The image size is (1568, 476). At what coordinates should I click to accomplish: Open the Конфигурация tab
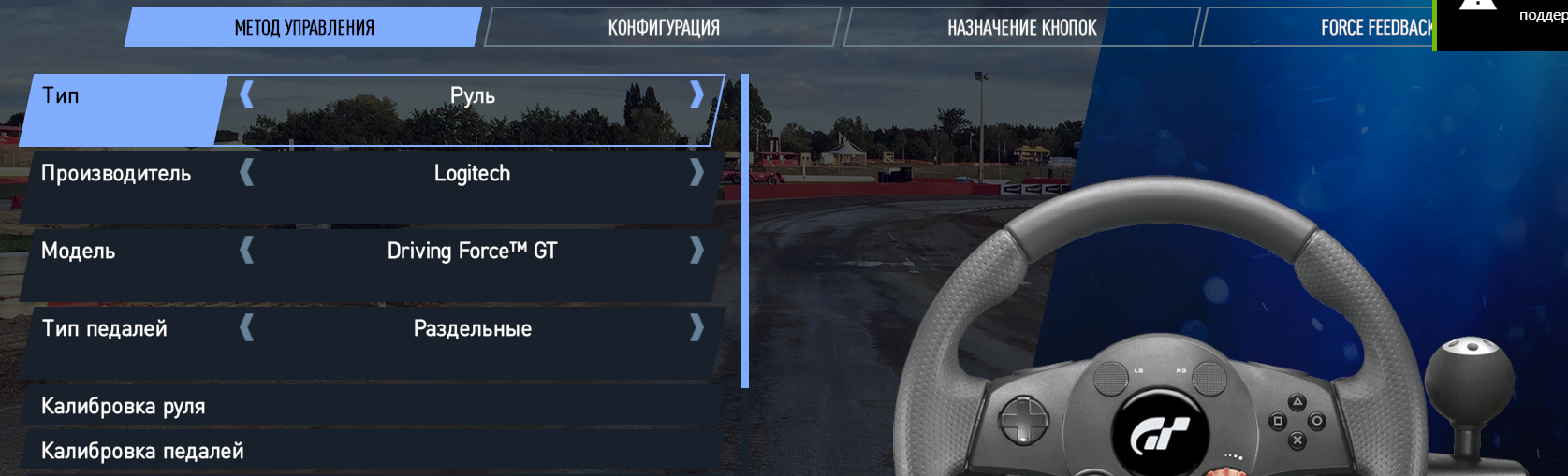663,27
